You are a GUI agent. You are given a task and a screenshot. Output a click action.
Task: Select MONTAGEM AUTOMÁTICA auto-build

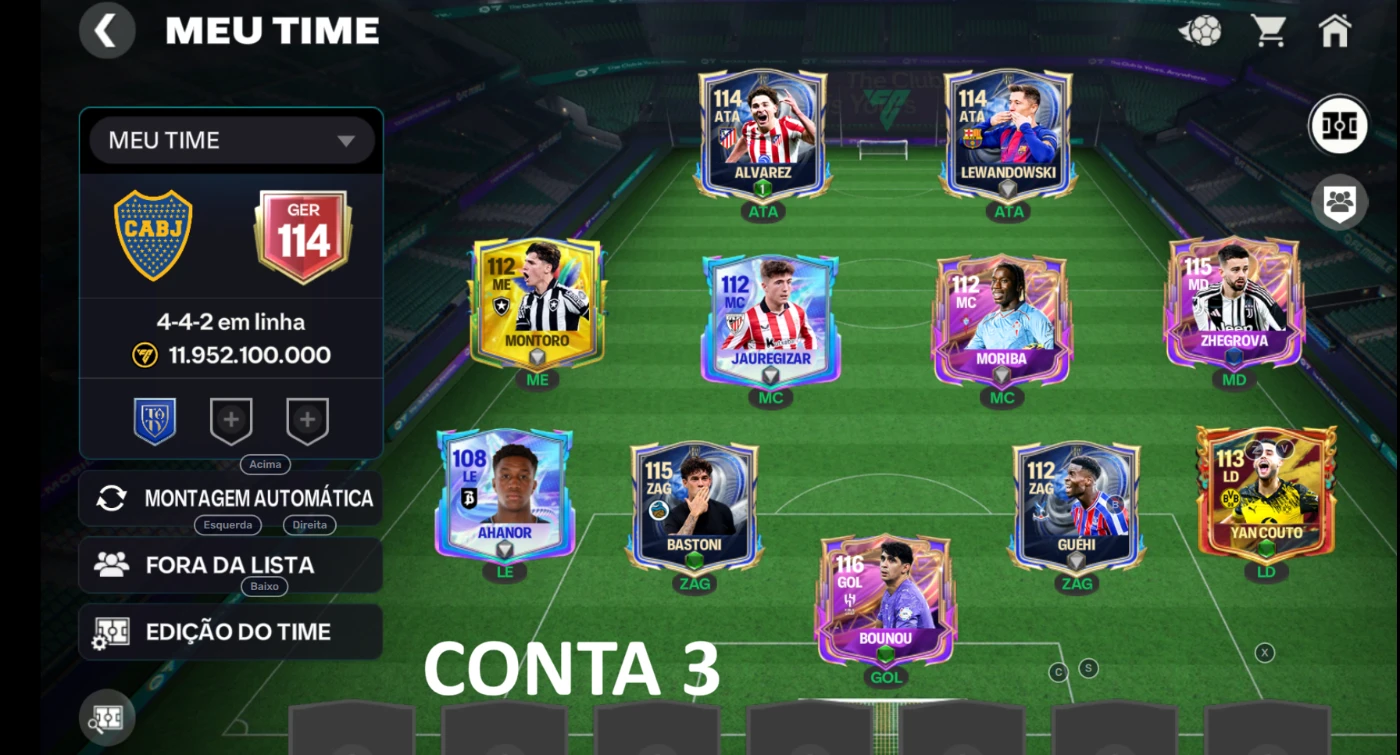pos(231,498)
